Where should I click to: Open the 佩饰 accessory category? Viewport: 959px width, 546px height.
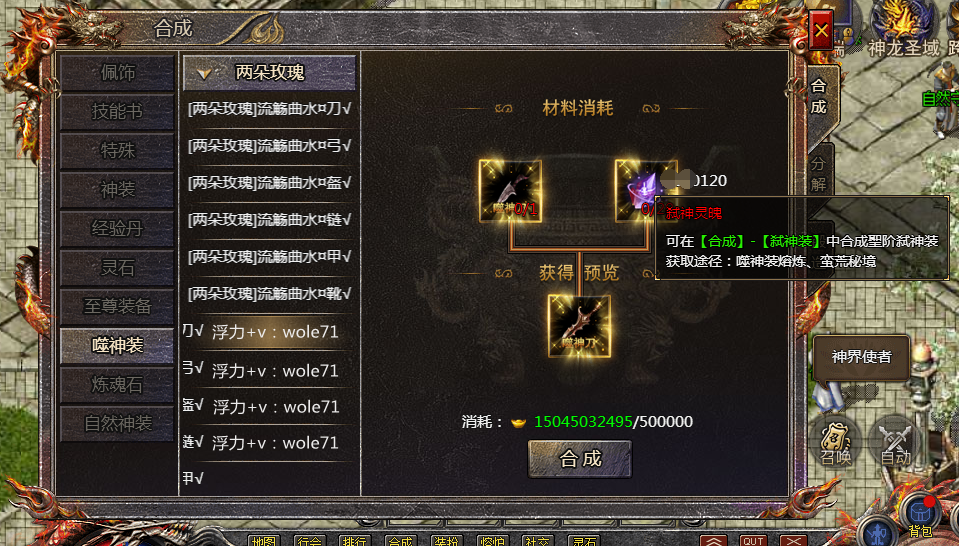click(x=117, y=73)
